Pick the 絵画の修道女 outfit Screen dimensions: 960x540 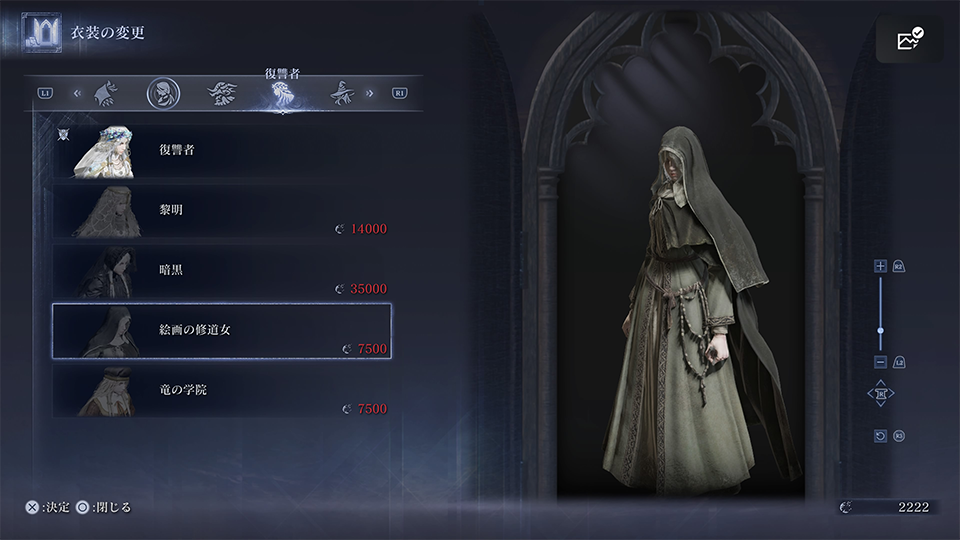click(x=222, y=330)
